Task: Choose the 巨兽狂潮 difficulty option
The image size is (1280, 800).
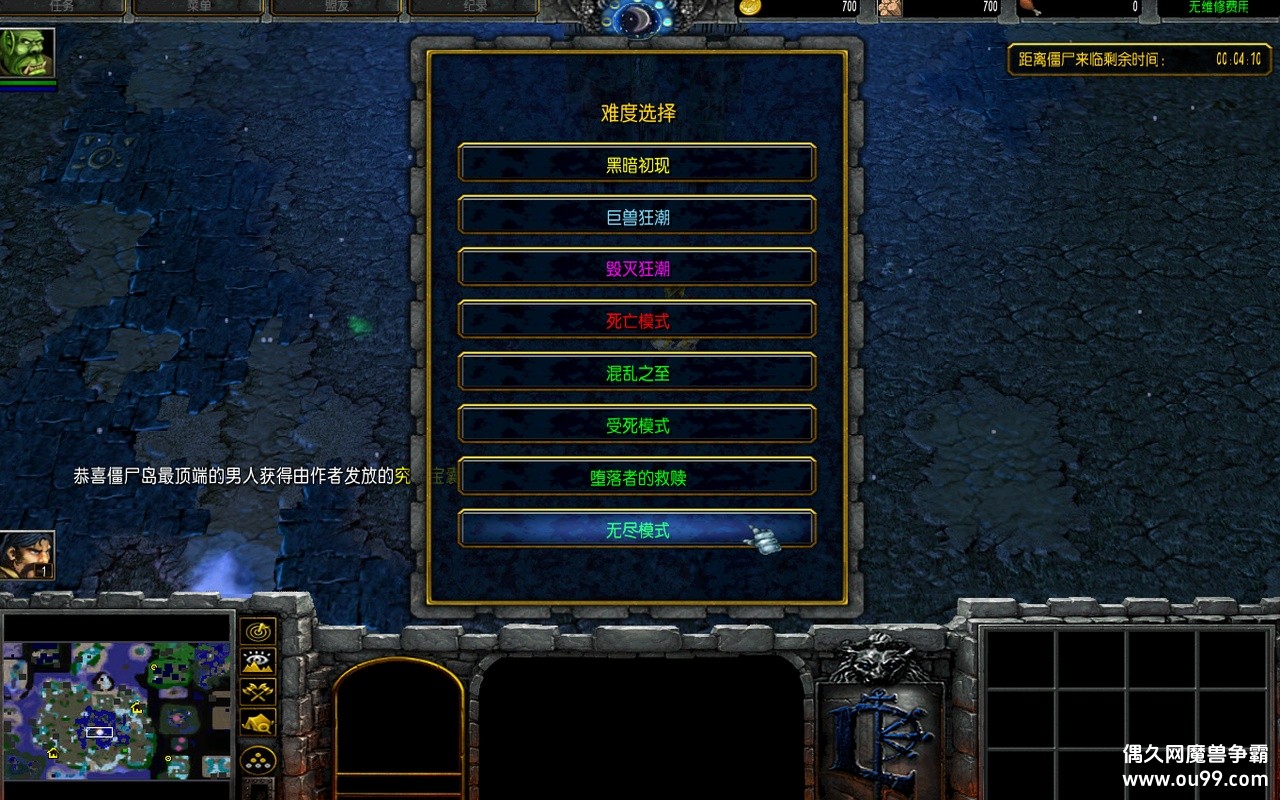Action: point(637,216)
